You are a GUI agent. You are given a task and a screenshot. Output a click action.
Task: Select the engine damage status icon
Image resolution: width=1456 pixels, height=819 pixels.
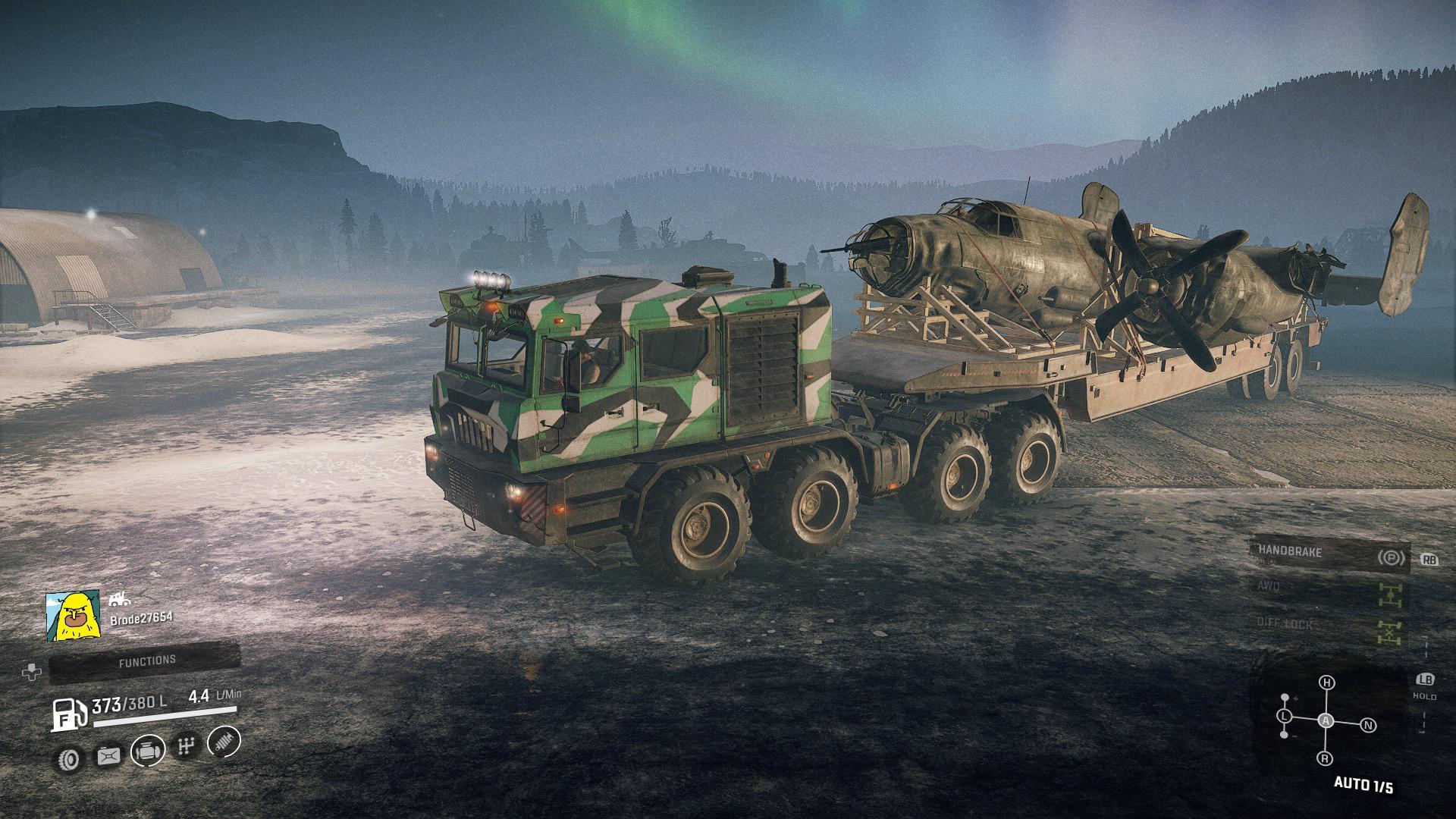(147, 751)
